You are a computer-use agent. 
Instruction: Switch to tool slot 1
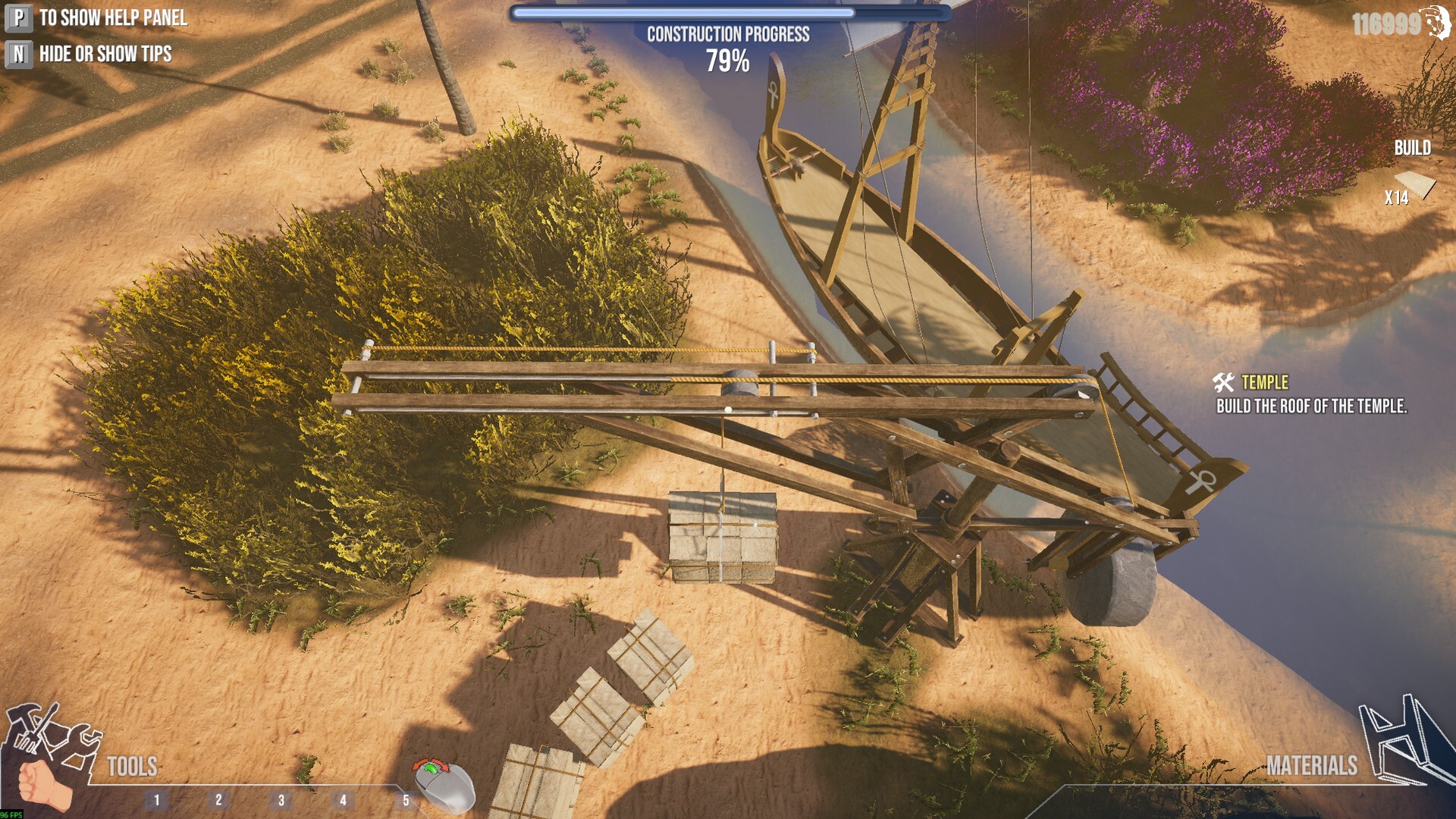157,798
